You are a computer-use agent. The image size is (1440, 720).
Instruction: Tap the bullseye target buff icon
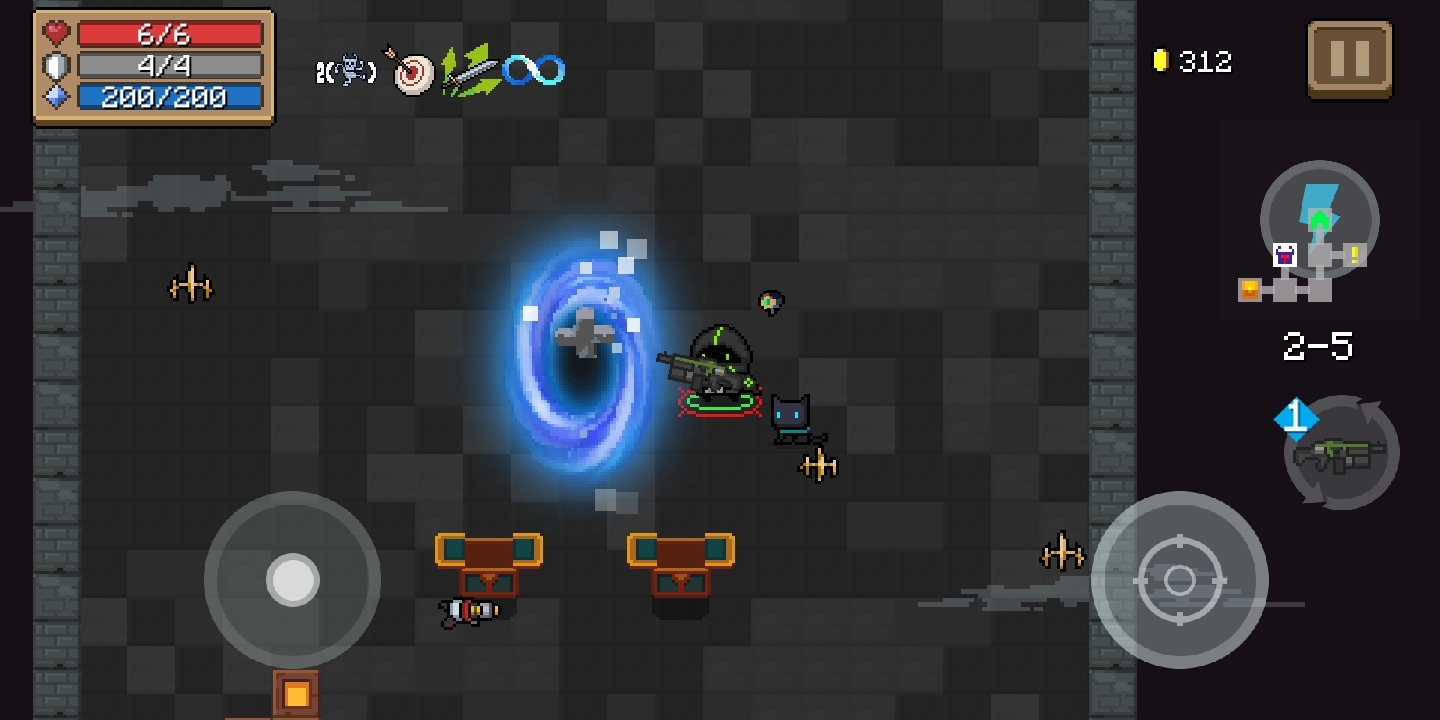tap(411, 72)
